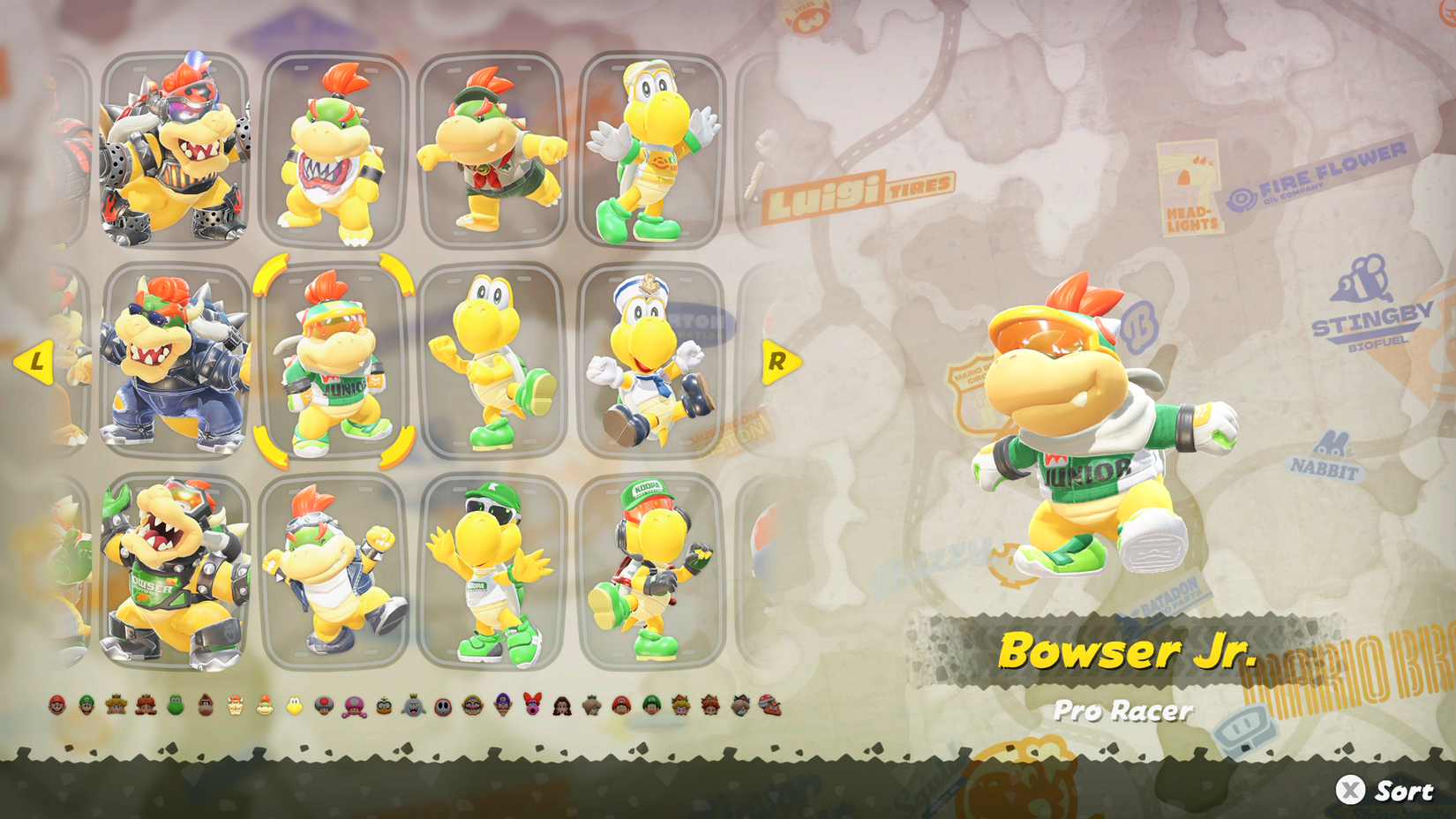Screen dimensions: 1456x819
Task: Pick the Shy Guy head icon
Action: coord(443,706)
